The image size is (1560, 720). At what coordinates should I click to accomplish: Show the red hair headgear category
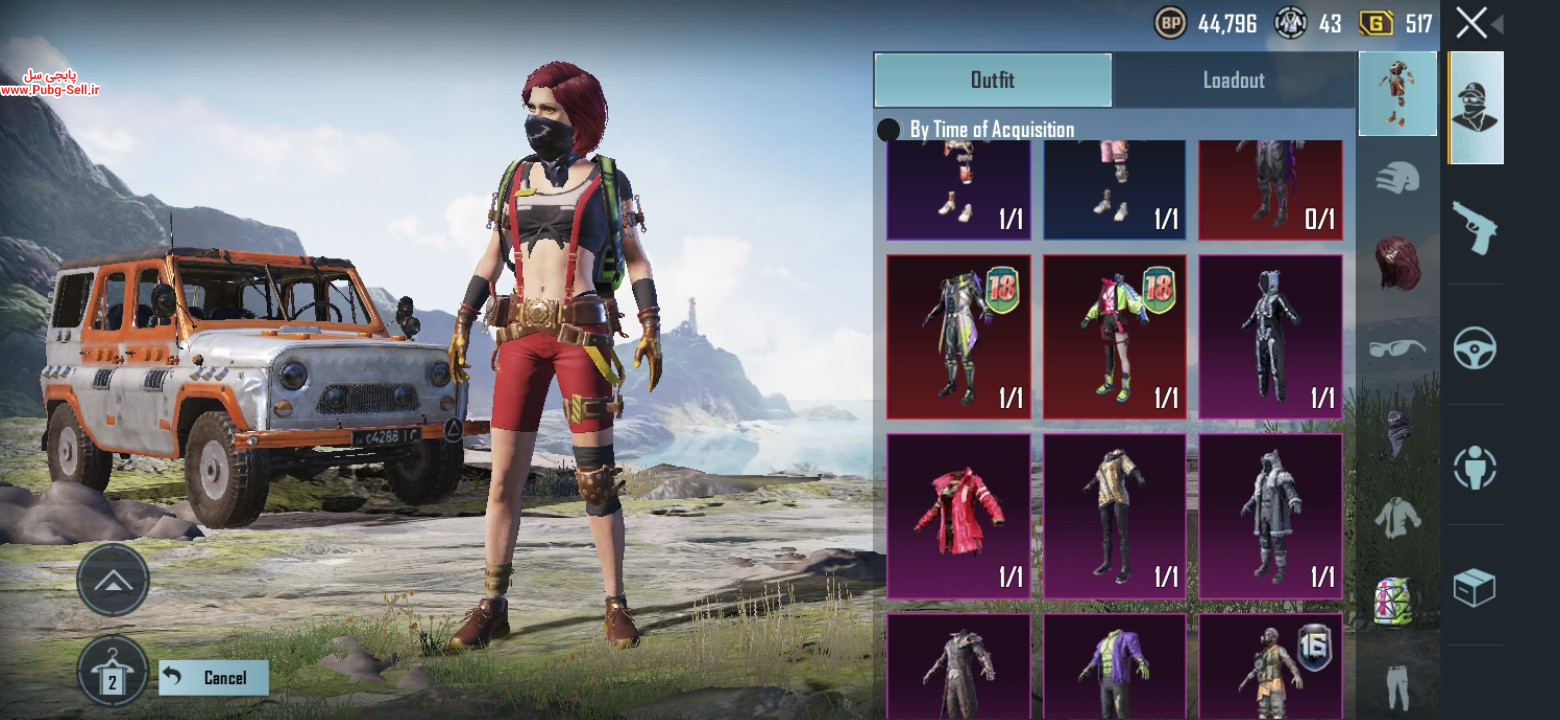pos(1397,263)
